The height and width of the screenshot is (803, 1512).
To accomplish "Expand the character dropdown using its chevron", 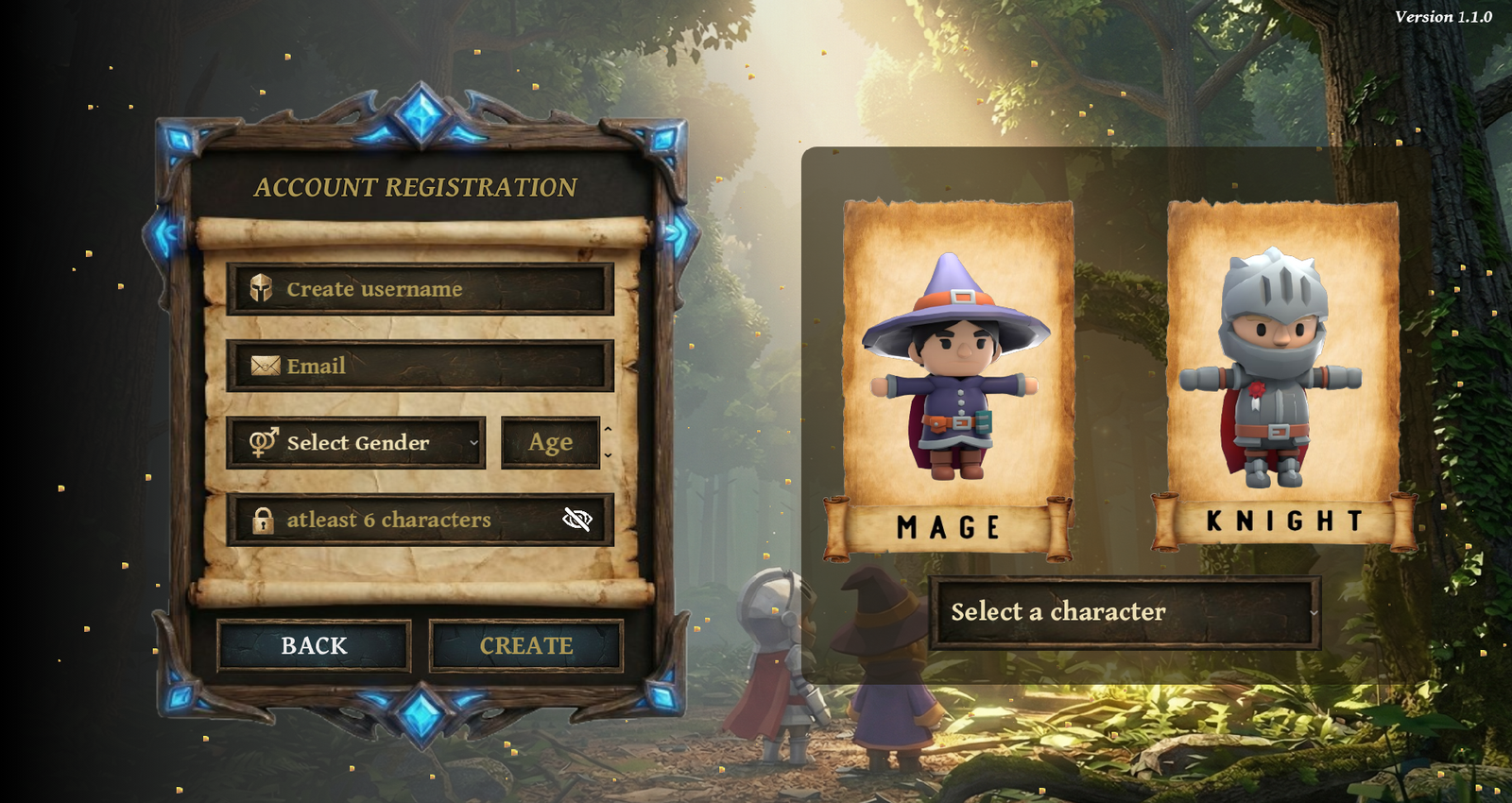I will tap(1314, 614).
